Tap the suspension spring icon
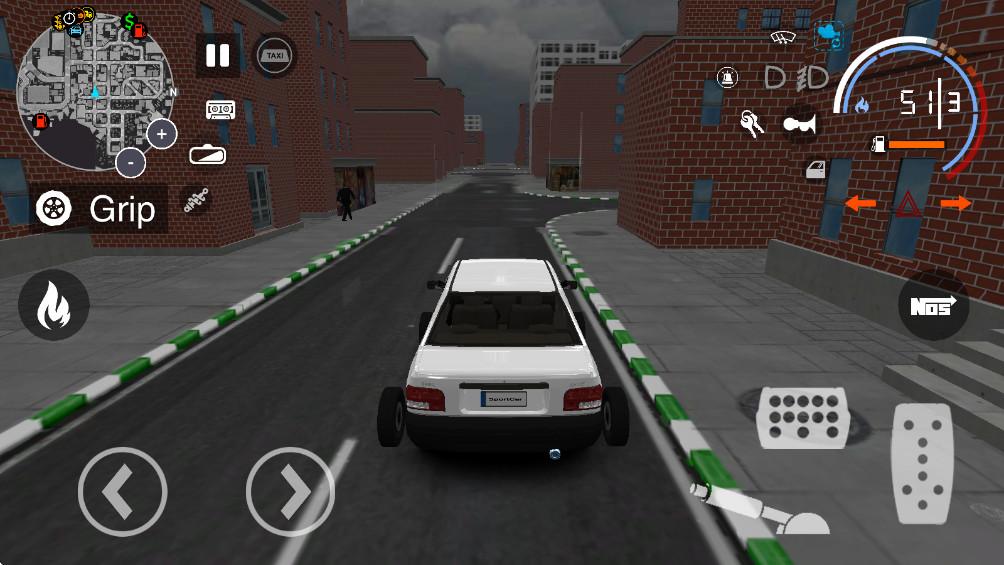1004x565 pixels. coord(197,201)
